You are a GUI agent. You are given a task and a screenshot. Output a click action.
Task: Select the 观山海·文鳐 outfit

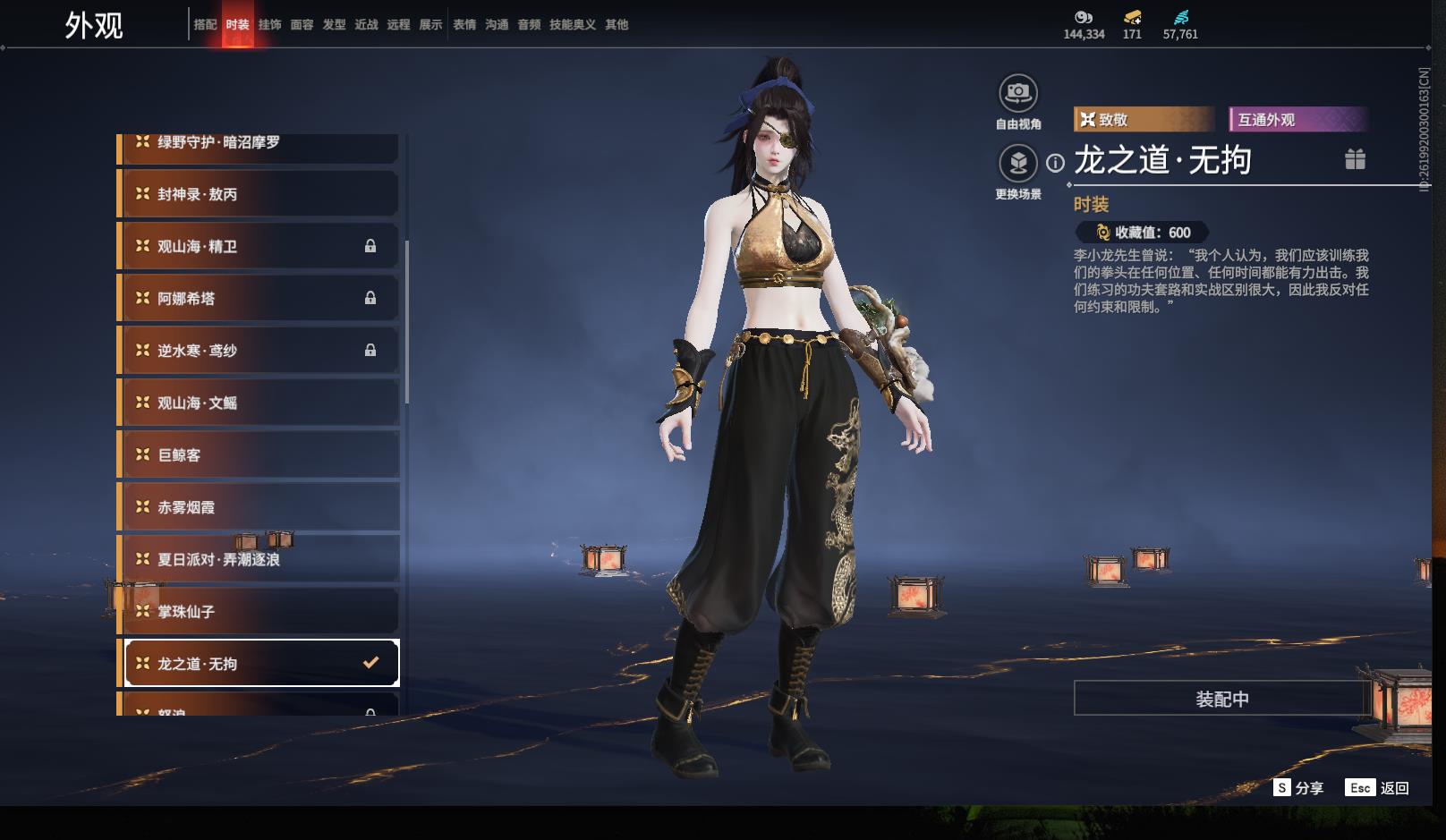(259, 403)
